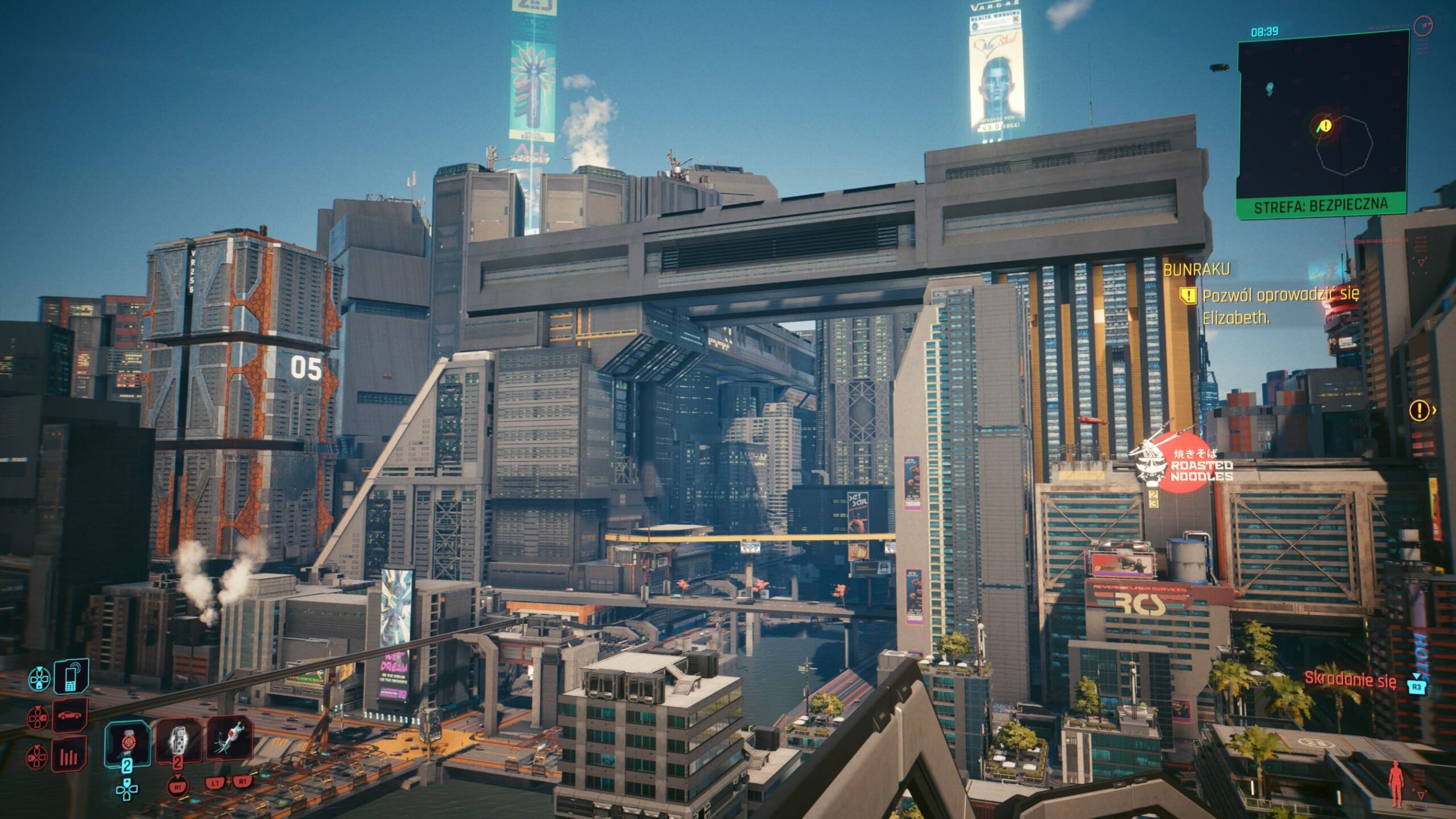The height and width of the screenshot is (819, 1456).
Task: Open the Bunraku quest objective tracker
Action: 1197,269
